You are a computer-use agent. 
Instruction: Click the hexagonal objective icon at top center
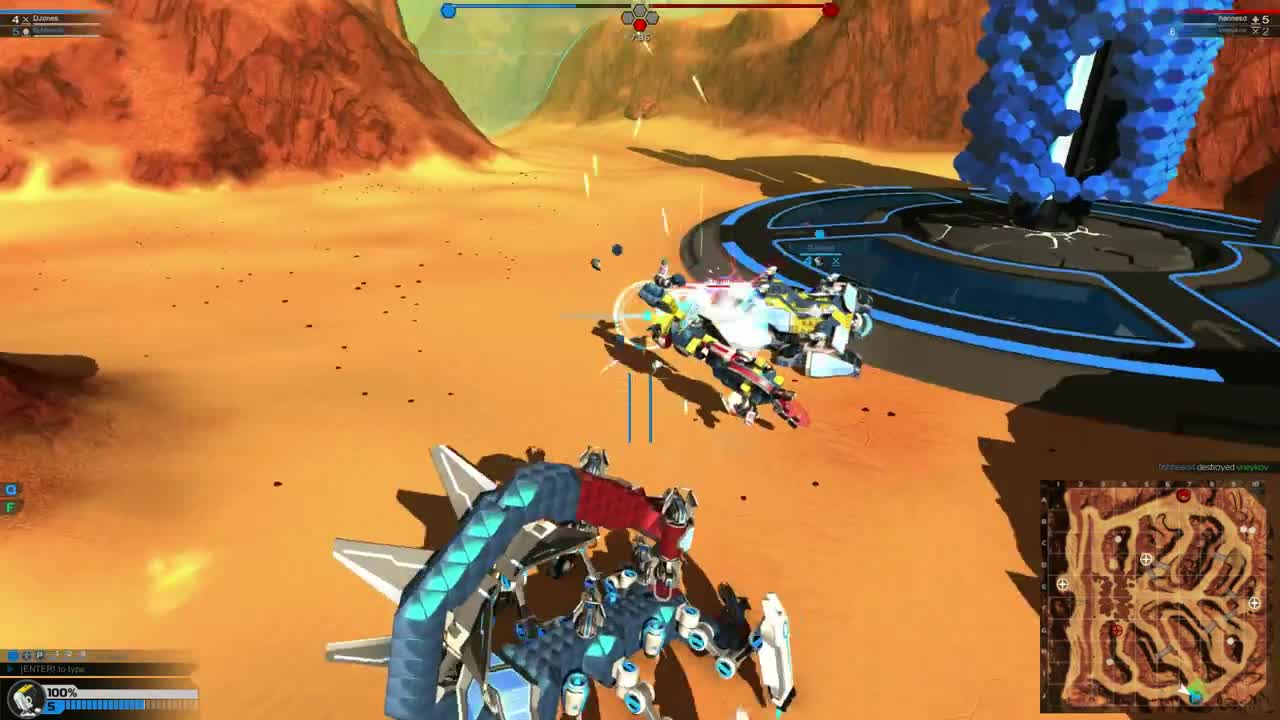(x=640, y=18)
